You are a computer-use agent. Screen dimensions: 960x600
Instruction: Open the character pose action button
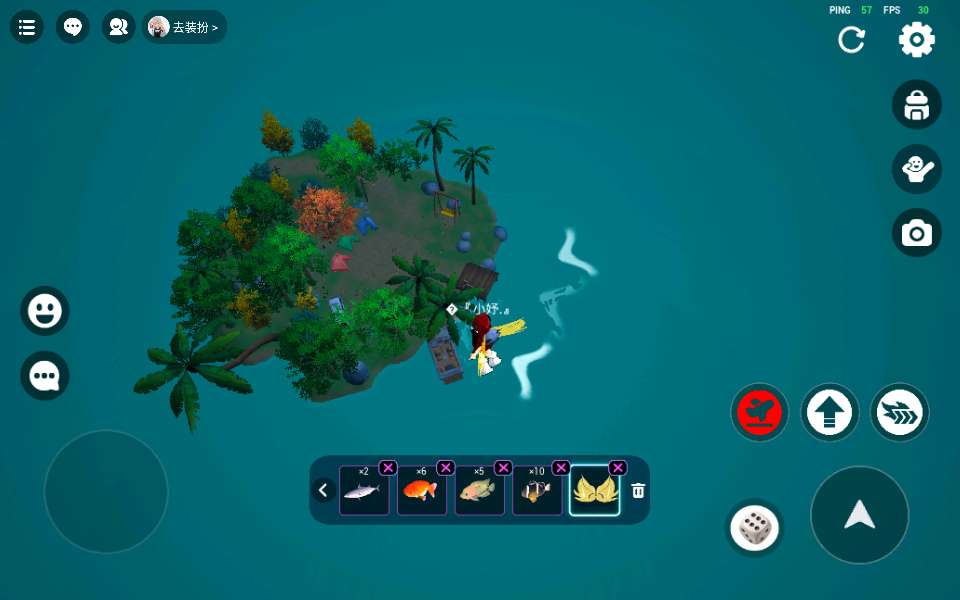(x=917, y=169)
